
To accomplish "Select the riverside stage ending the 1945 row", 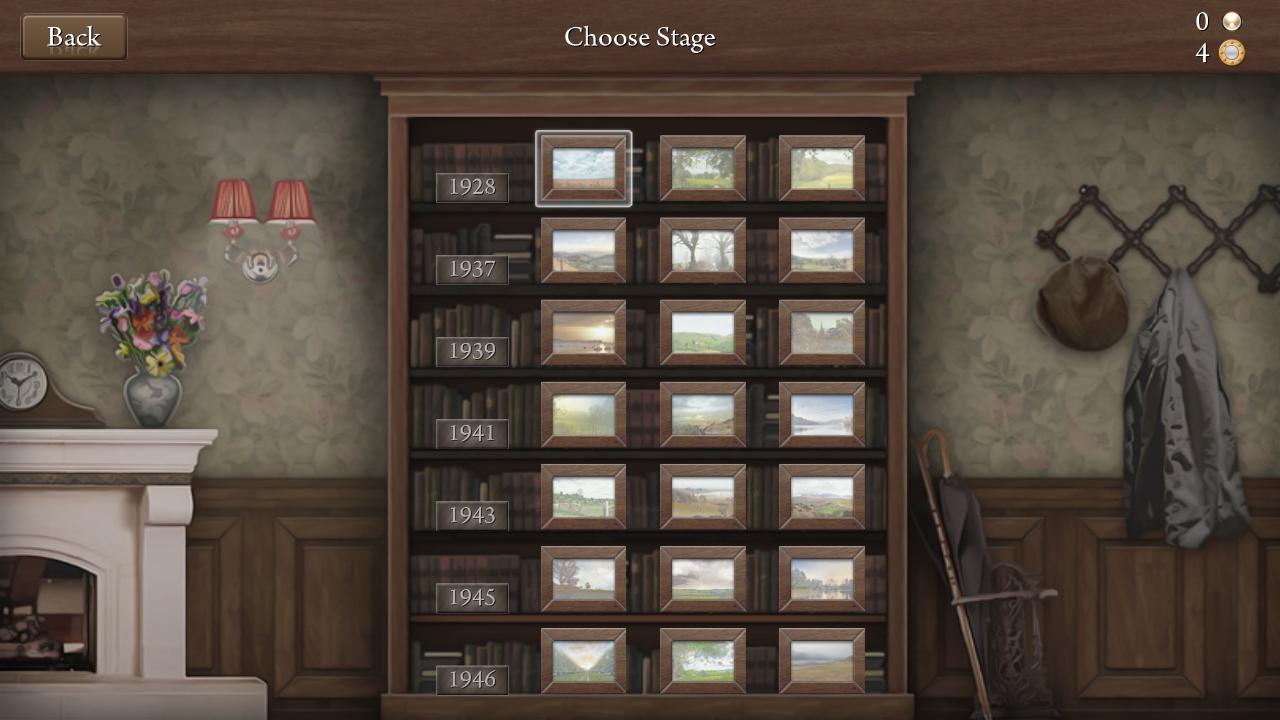I will (x=822, y=578).
